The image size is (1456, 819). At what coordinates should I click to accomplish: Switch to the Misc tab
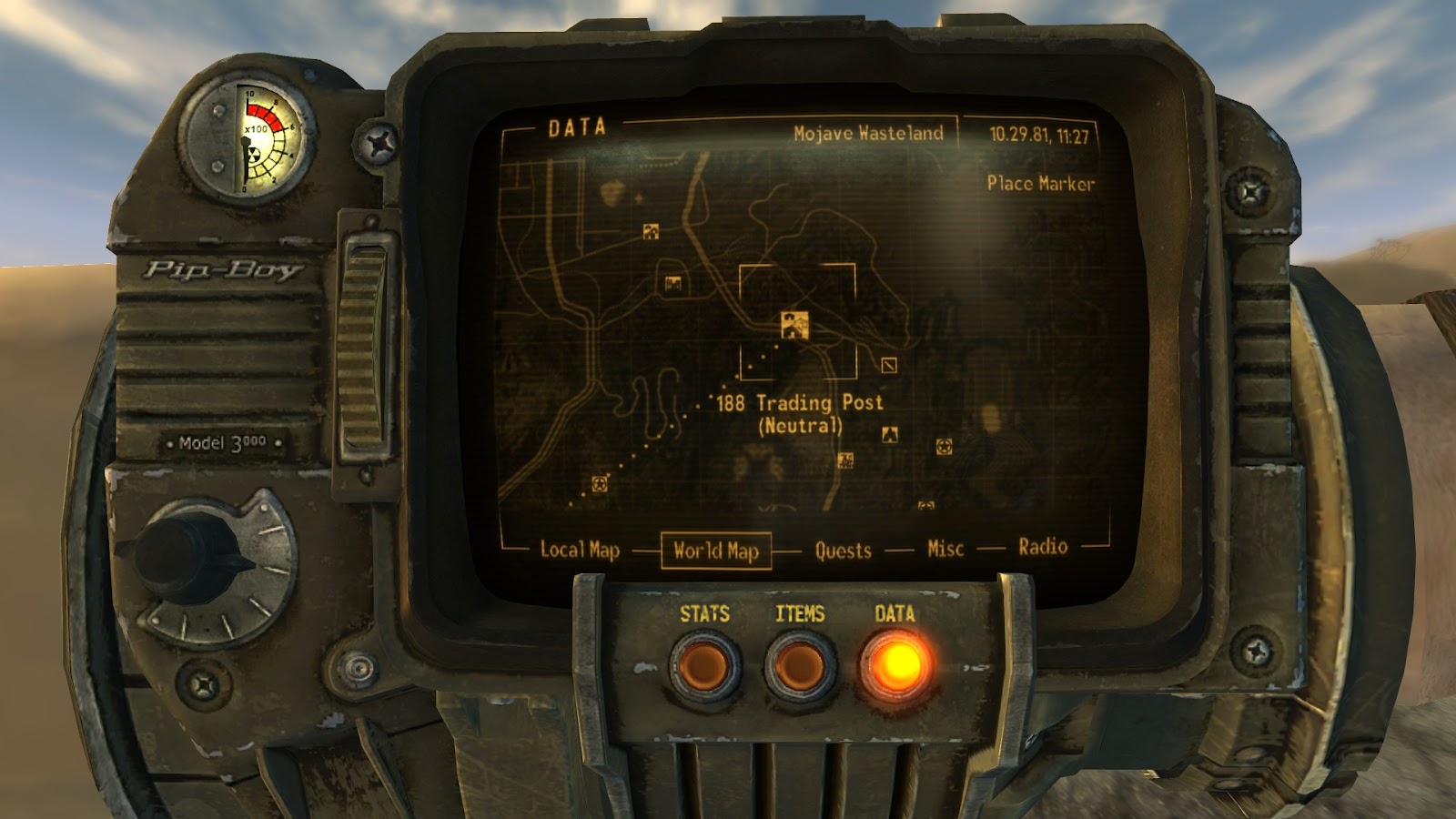point(944,549)
